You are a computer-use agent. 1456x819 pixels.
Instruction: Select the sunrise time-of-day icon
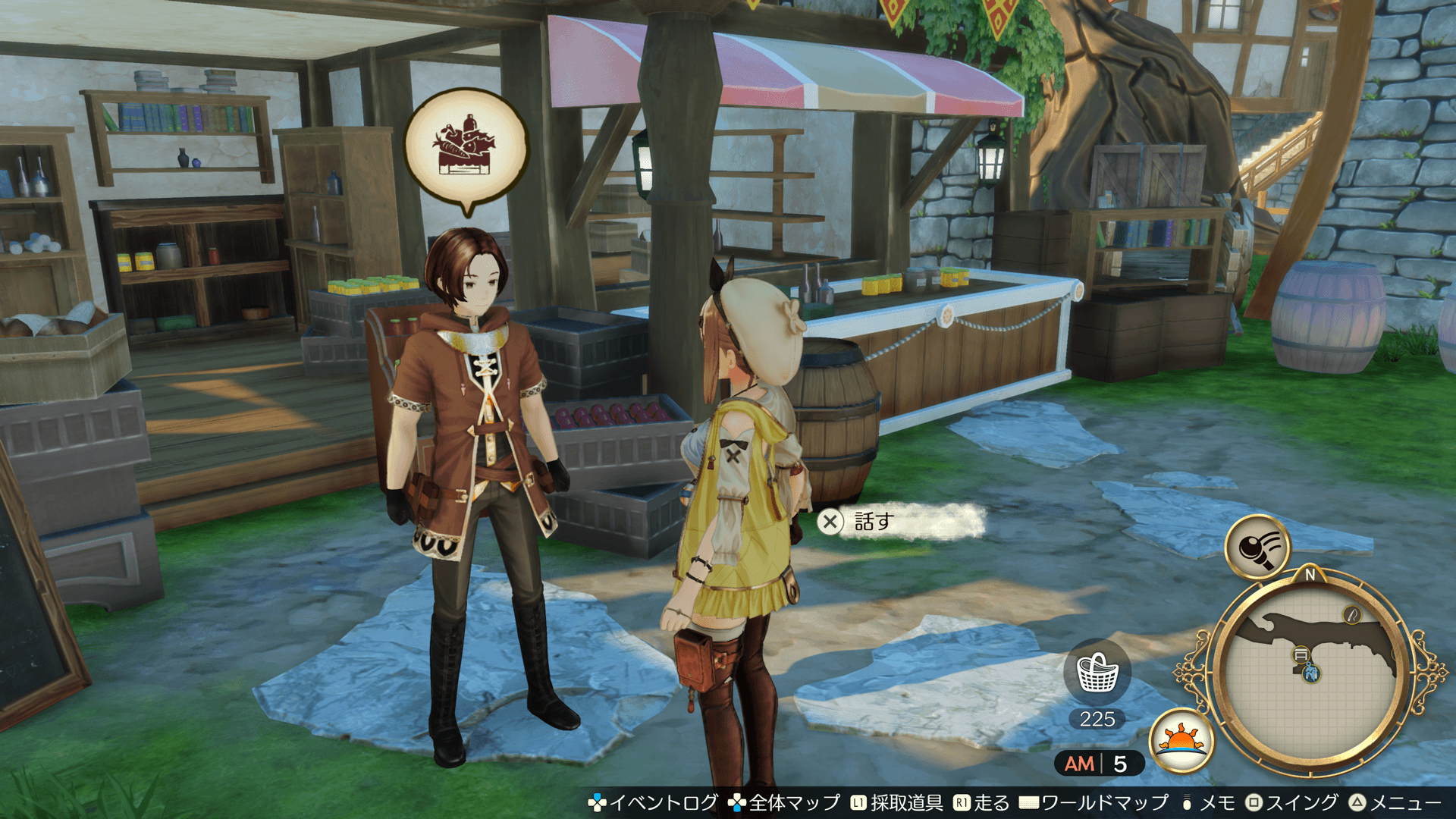pyautogui.click(x=1181, y=740)
